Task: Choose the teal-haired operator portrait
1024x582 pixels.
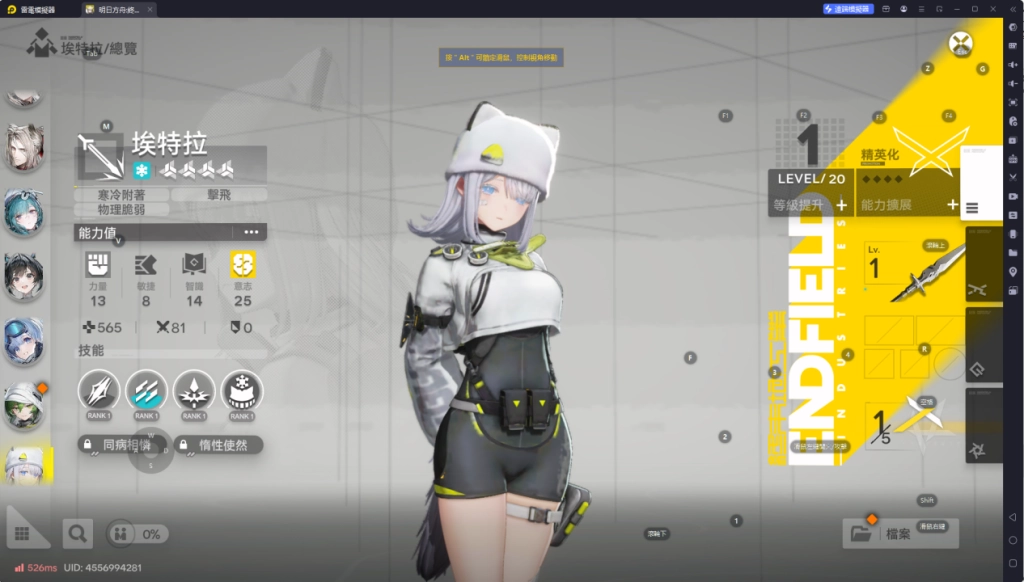Action: [24, 213]
